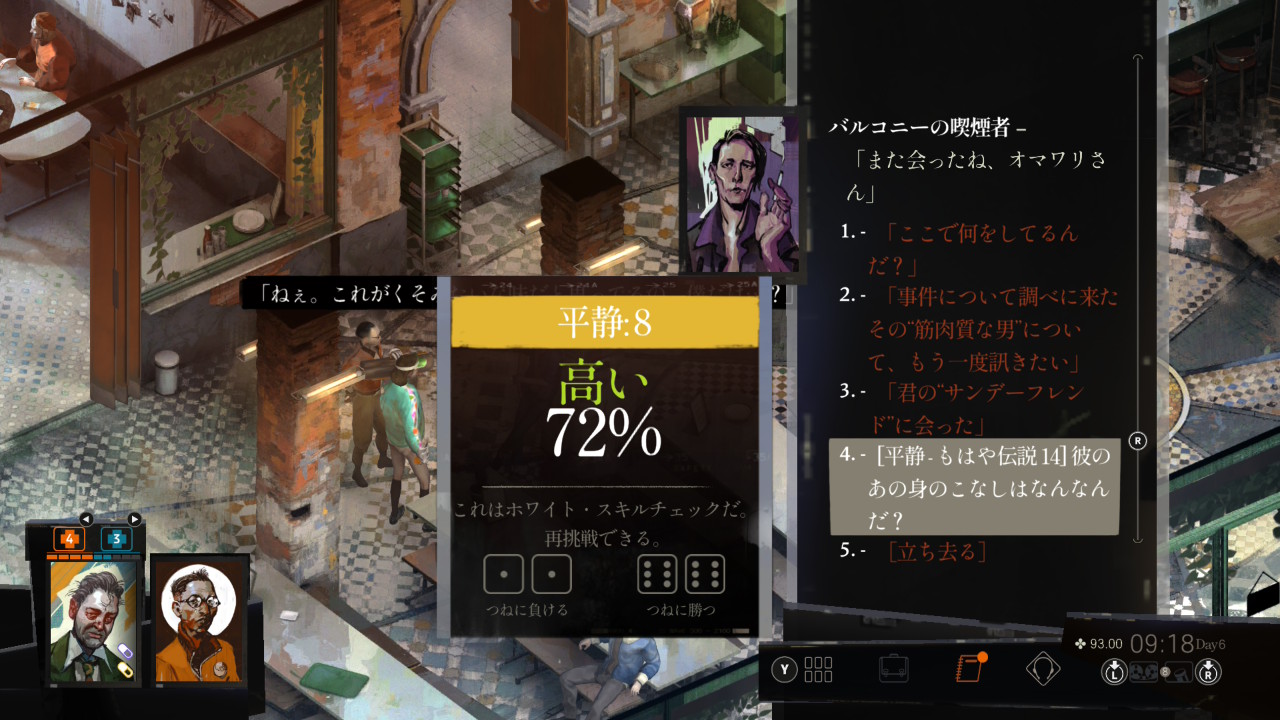The height and width of the screenshot is (720, 1280).
Task: Click the blue morale cross showing 3
Action: [x=116, y=539]
